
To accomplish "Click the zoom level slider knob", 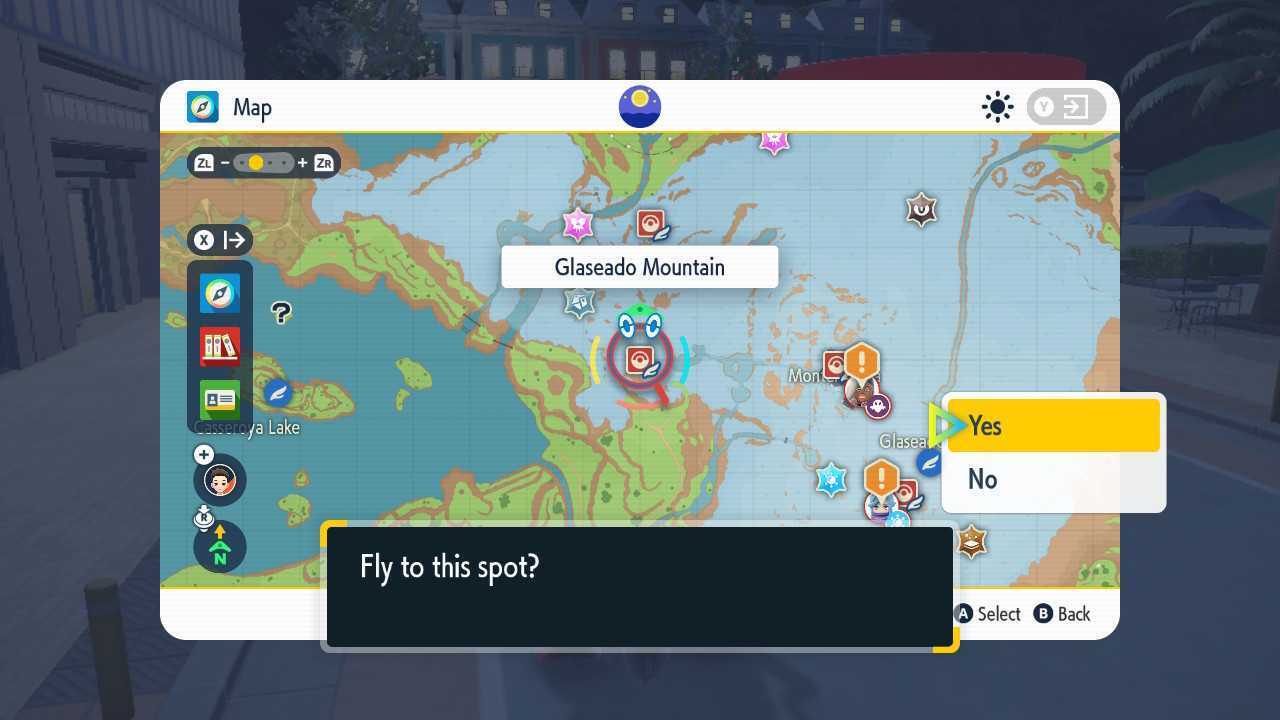I will point(258,162).
